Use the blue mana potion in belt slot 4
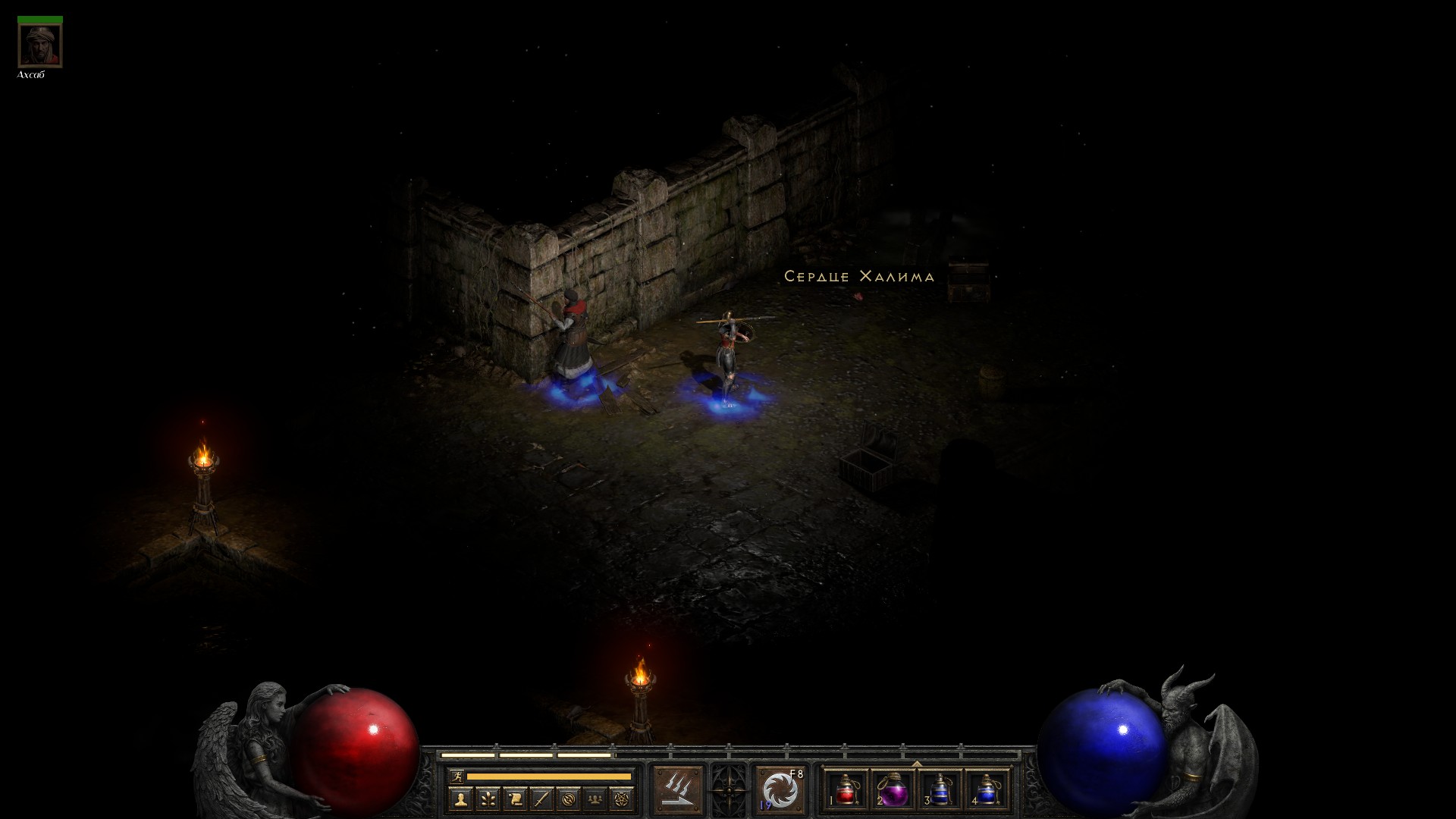The width and height of the screenshot is (1456, 819). pyautogui.click(x=987, y=790)
